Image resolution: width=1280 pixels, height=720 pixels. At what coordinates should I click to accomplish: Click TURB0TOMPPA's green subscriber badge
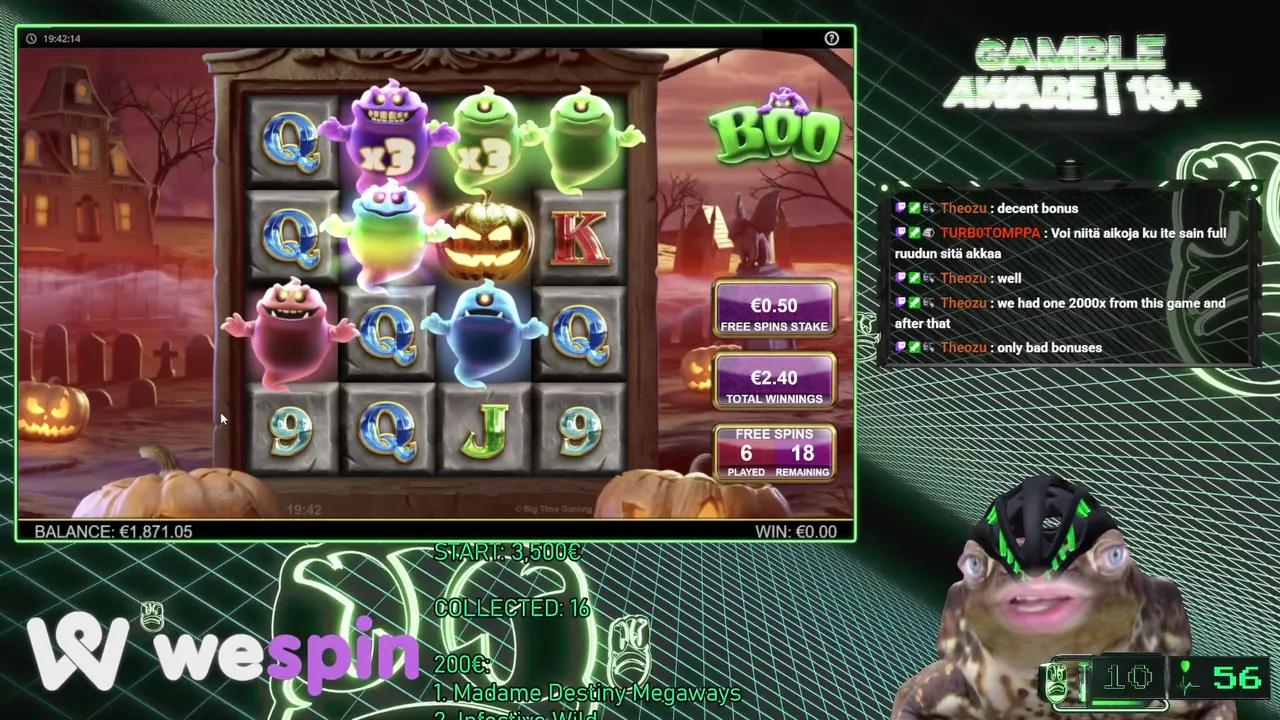point(913,232)
